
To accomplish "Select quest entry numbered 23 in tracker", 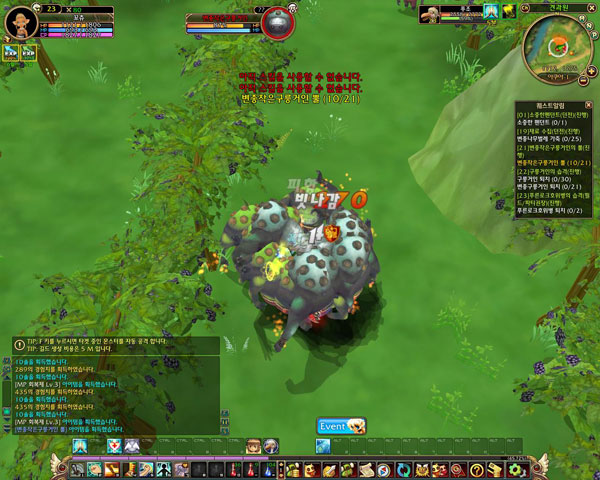I will [x=554, y=196].
